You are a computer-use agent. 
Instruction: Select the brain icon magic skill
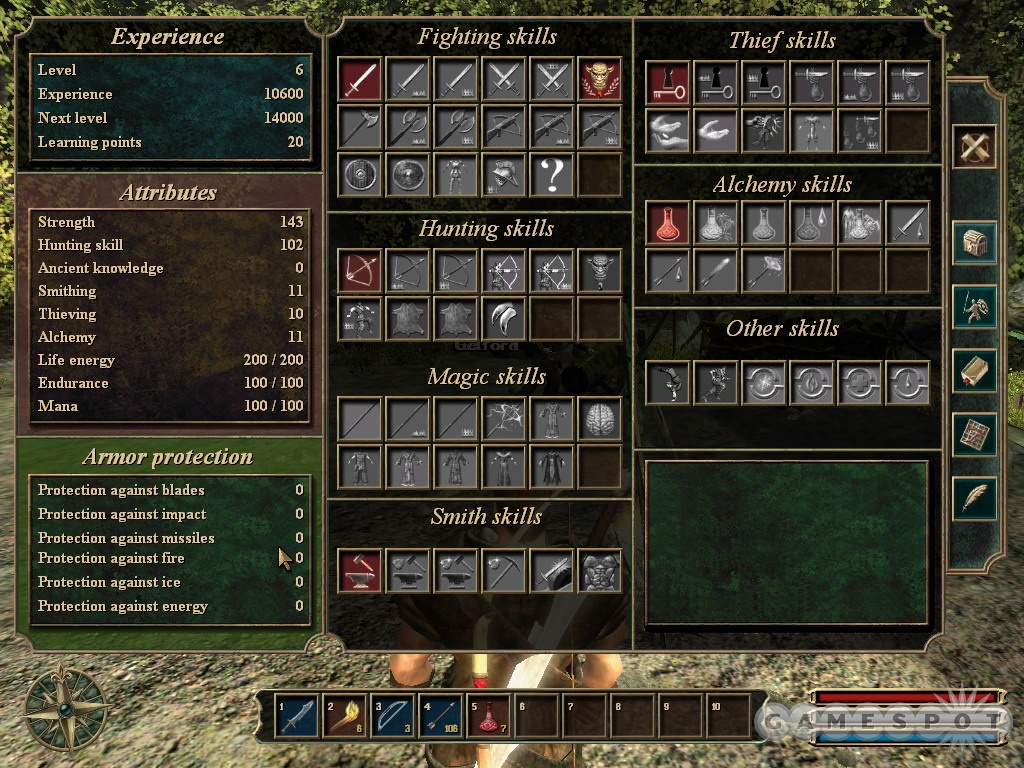tap(600, 419)
